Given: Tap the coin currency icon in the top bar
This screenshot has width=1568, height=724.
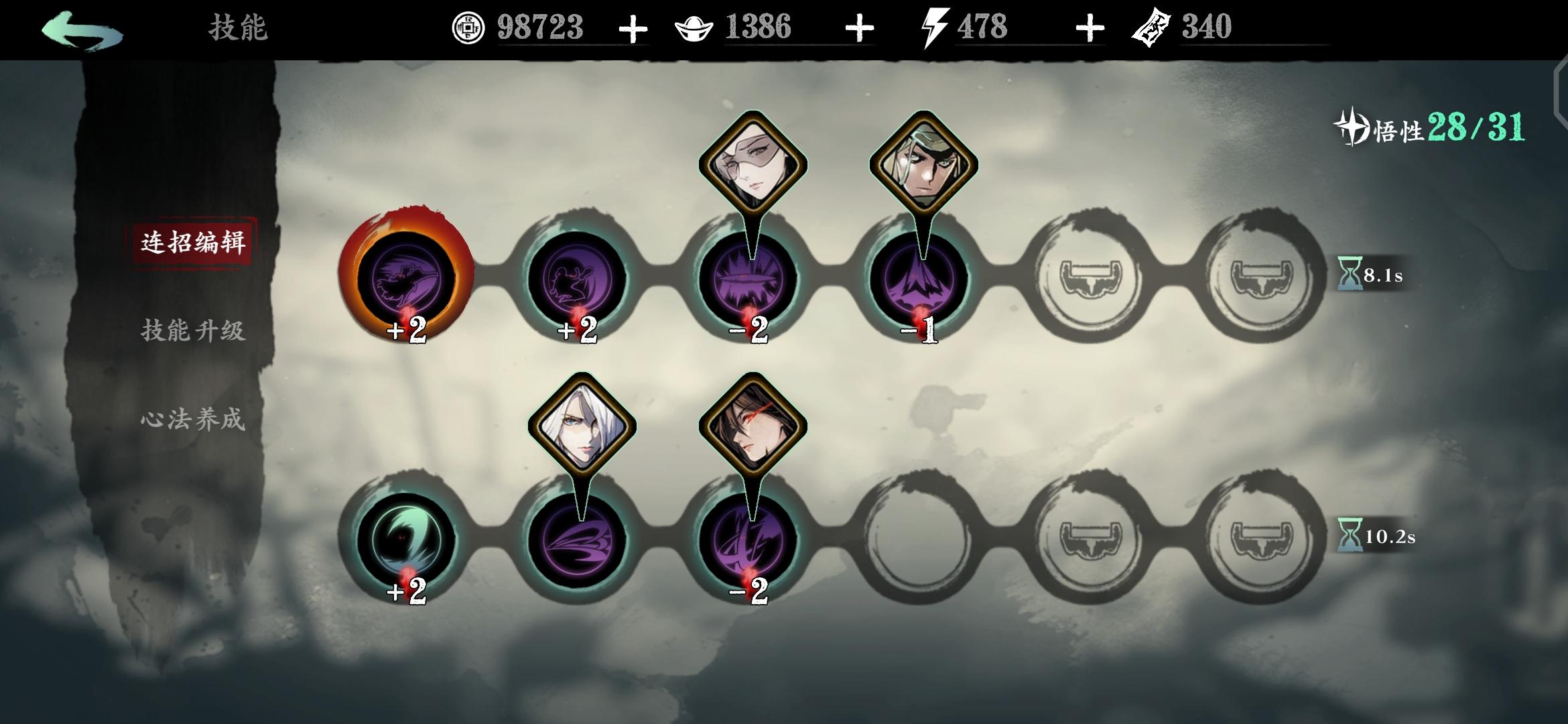Looking at the screenshot, I should tap(469, 27).
